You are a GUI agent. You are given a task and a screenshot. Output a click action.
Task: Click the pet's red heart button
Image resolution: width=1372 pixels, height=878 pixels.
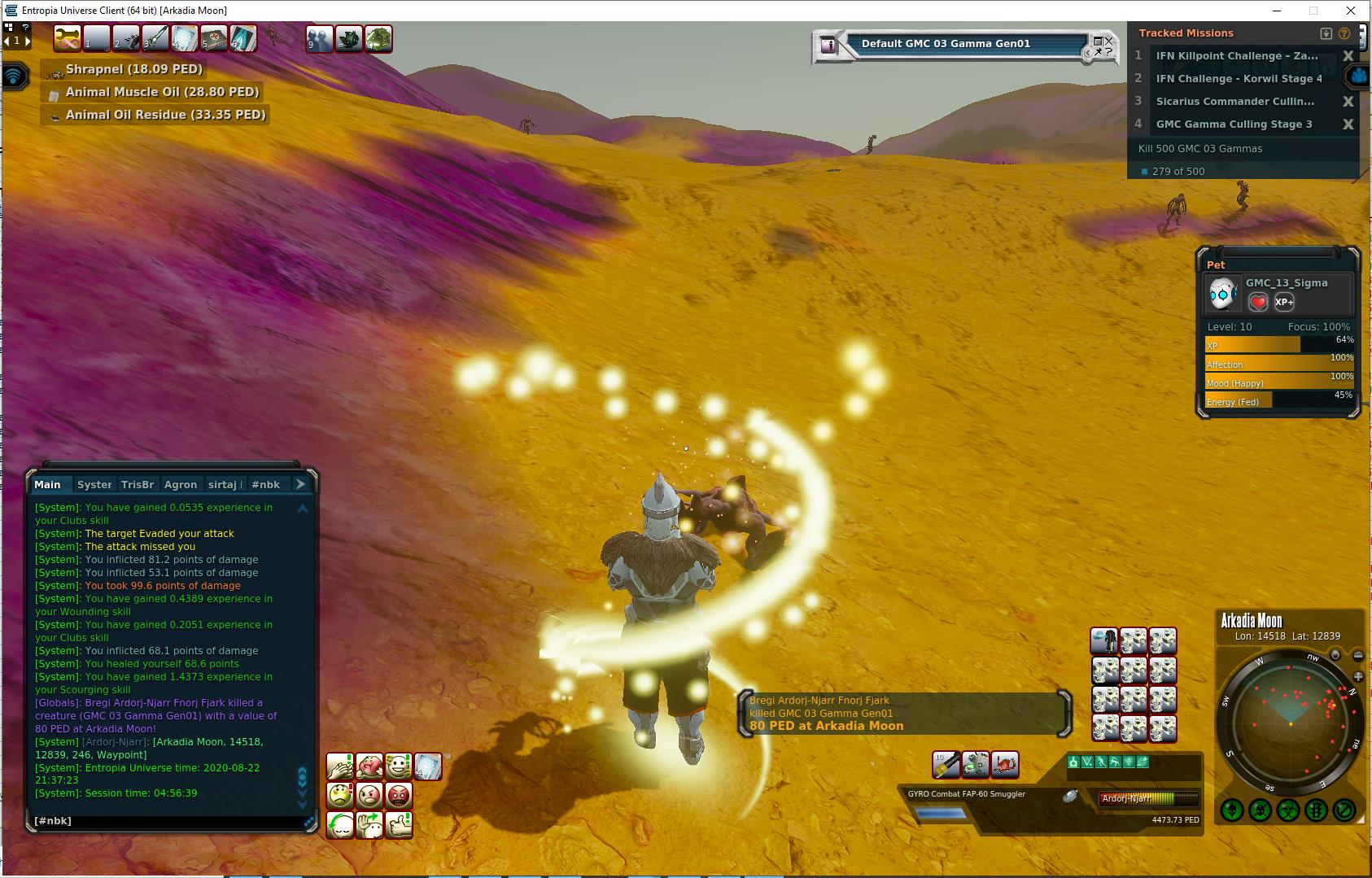1258,302
